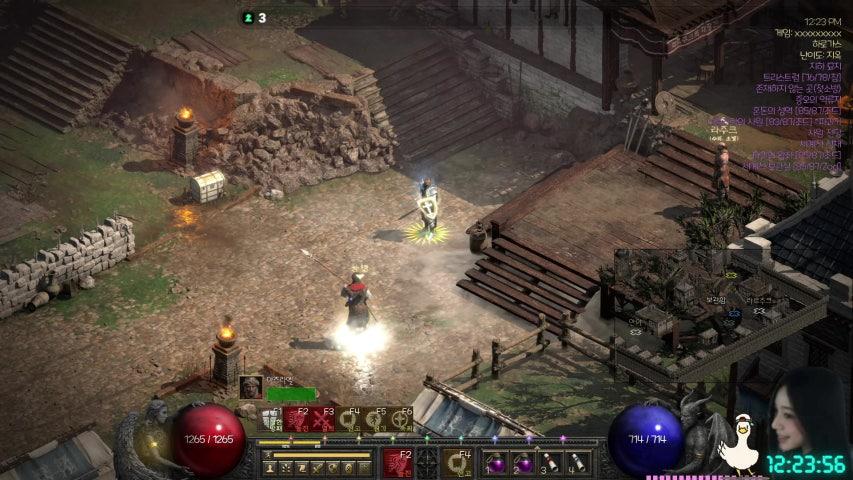The width and height of the screenshot is (853, 480).
Task: Activate the F3 crossed swords skill
Action: pos(322,418)
